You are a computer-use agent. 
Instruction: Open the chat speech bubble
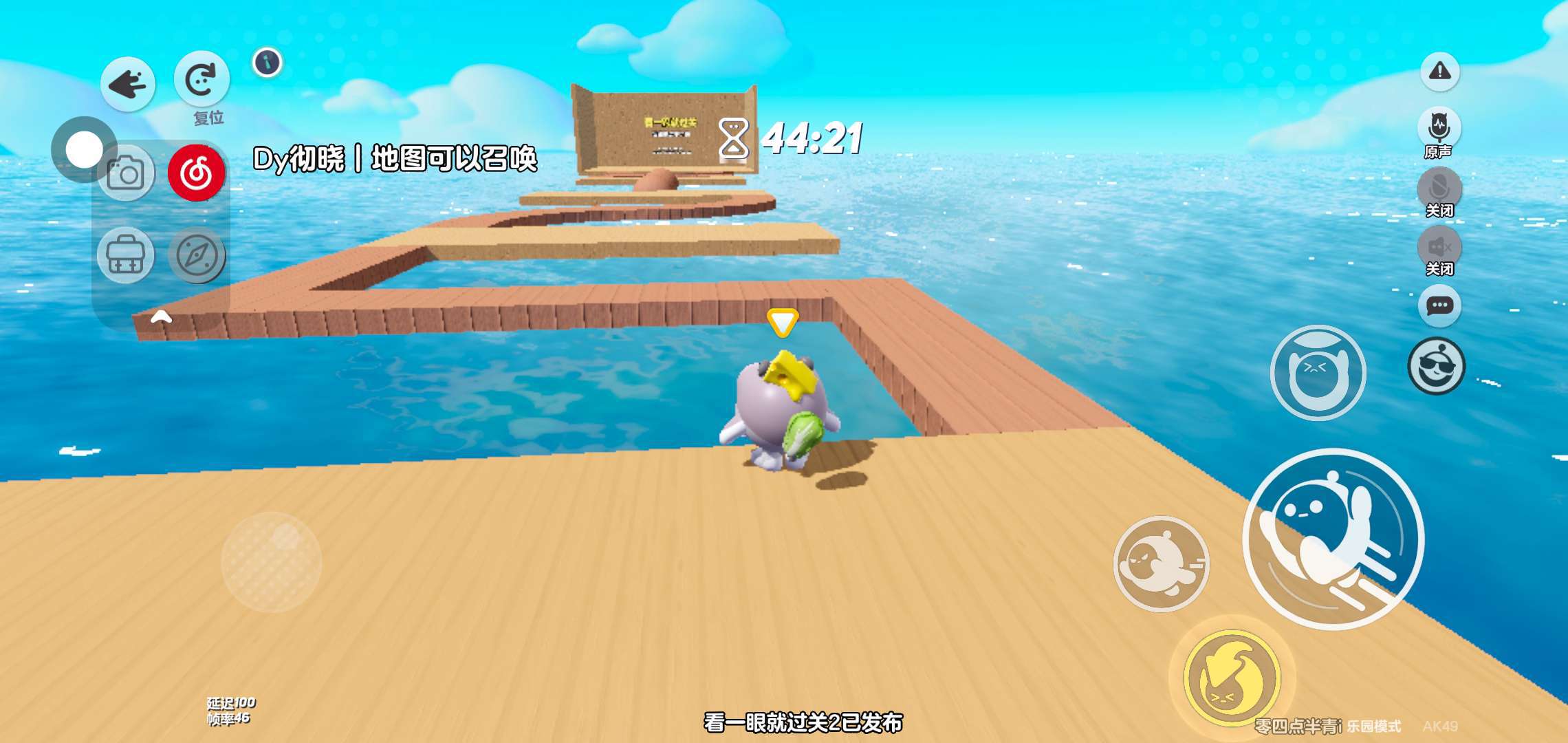[1439, 305]
